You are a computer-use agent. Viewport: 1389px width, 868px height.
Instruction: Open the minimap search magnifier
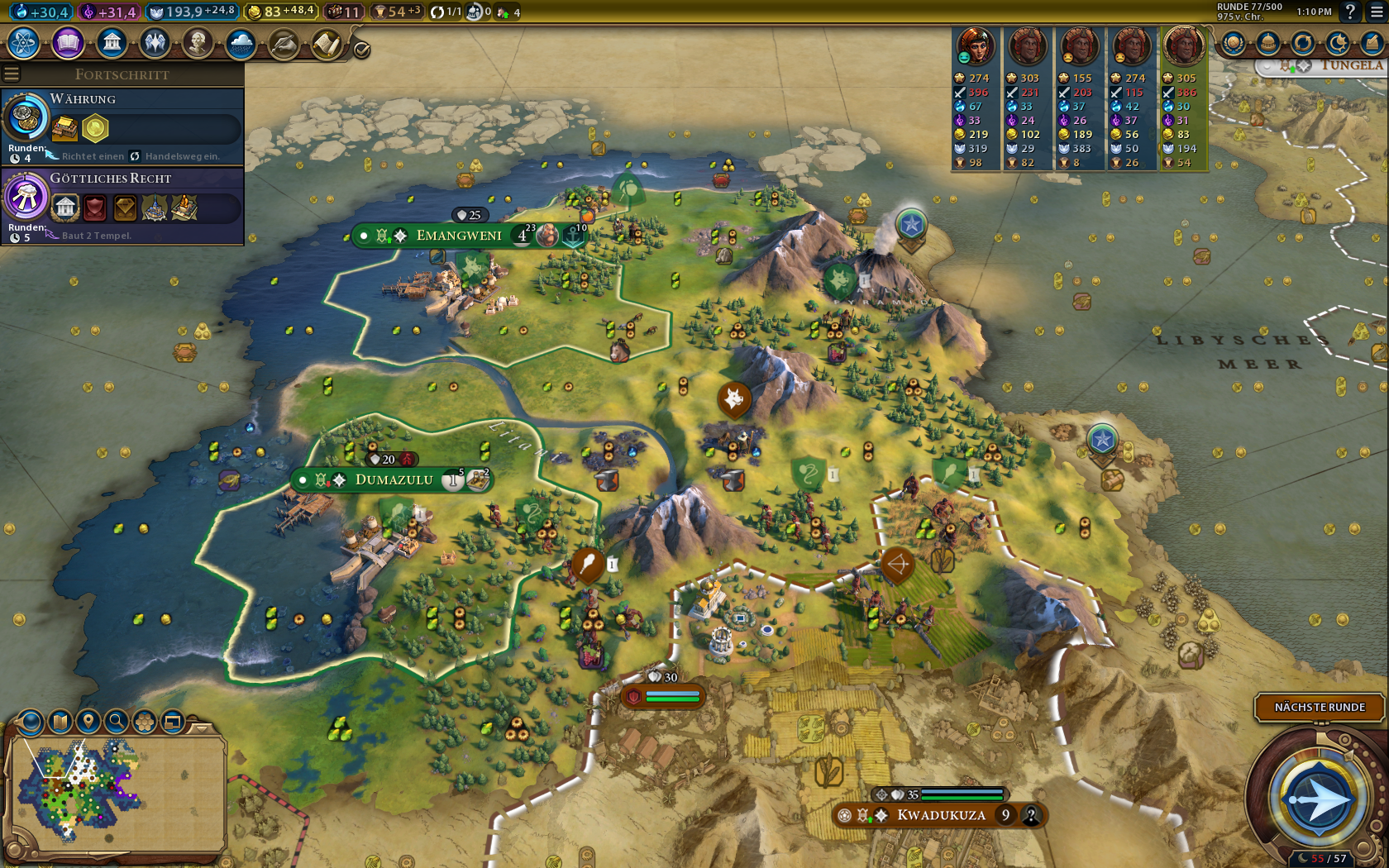[x=117, y=722]
